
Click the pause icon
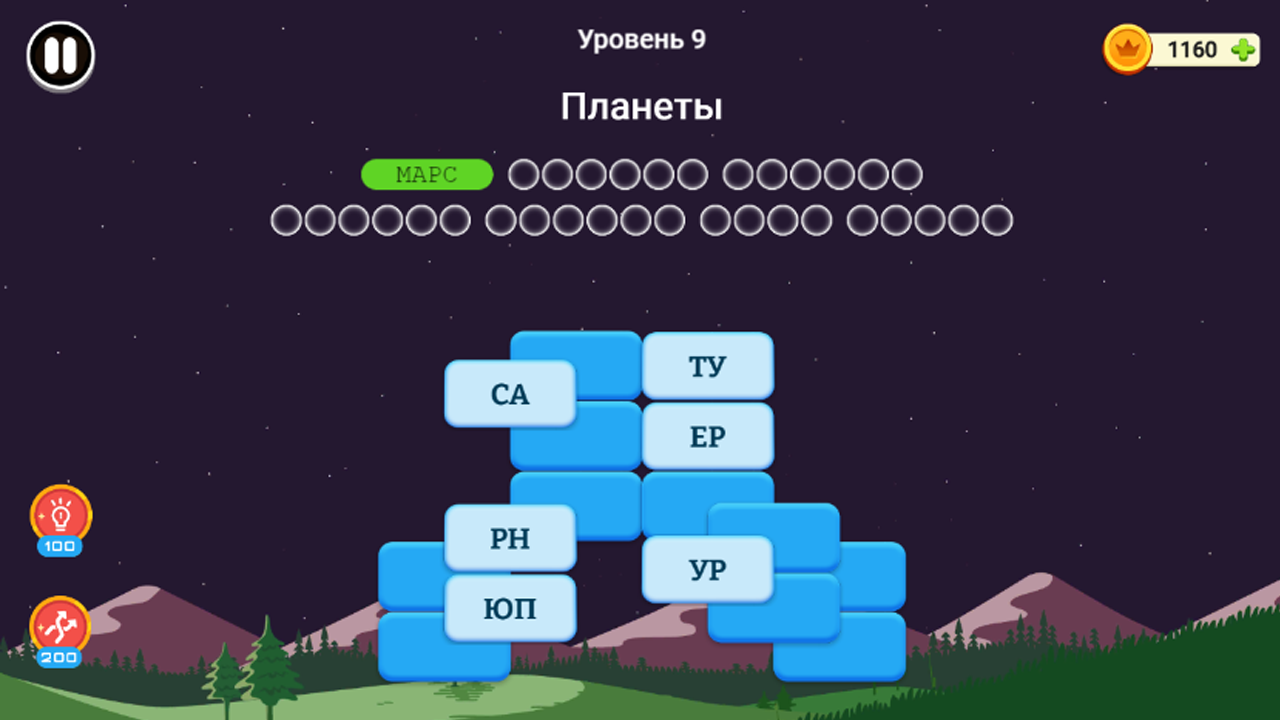pyautogui.click(x=59, y=56)
